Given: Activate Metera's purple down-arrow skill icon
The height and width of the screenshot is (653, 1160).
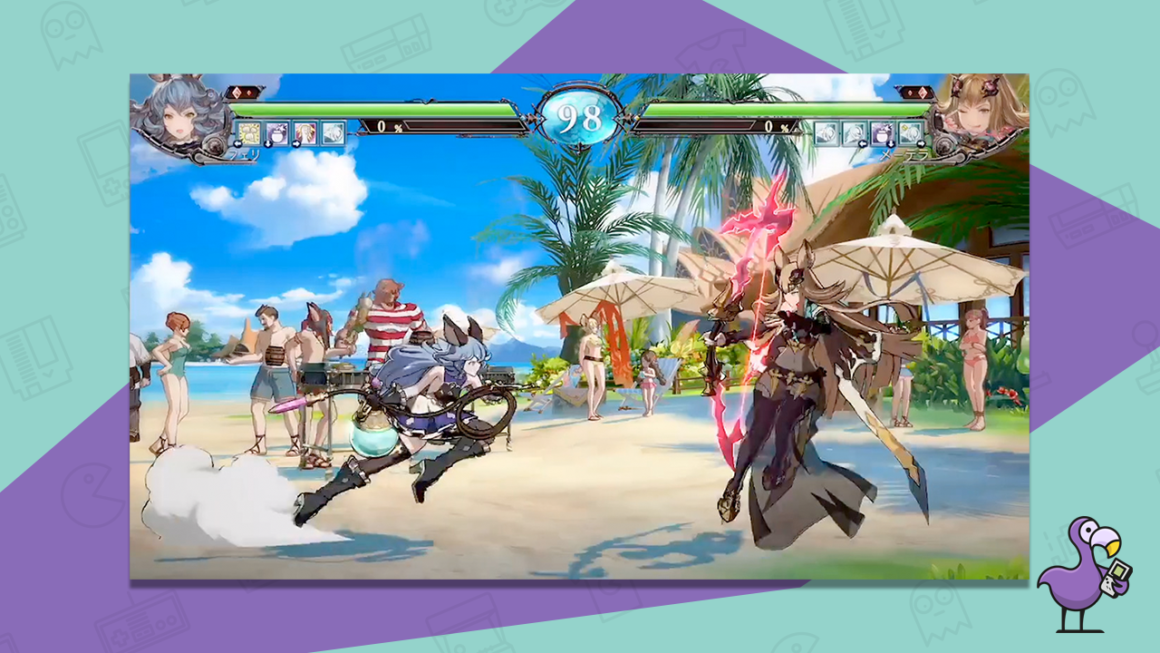Looking at the screenshot, I should (882, 133).
